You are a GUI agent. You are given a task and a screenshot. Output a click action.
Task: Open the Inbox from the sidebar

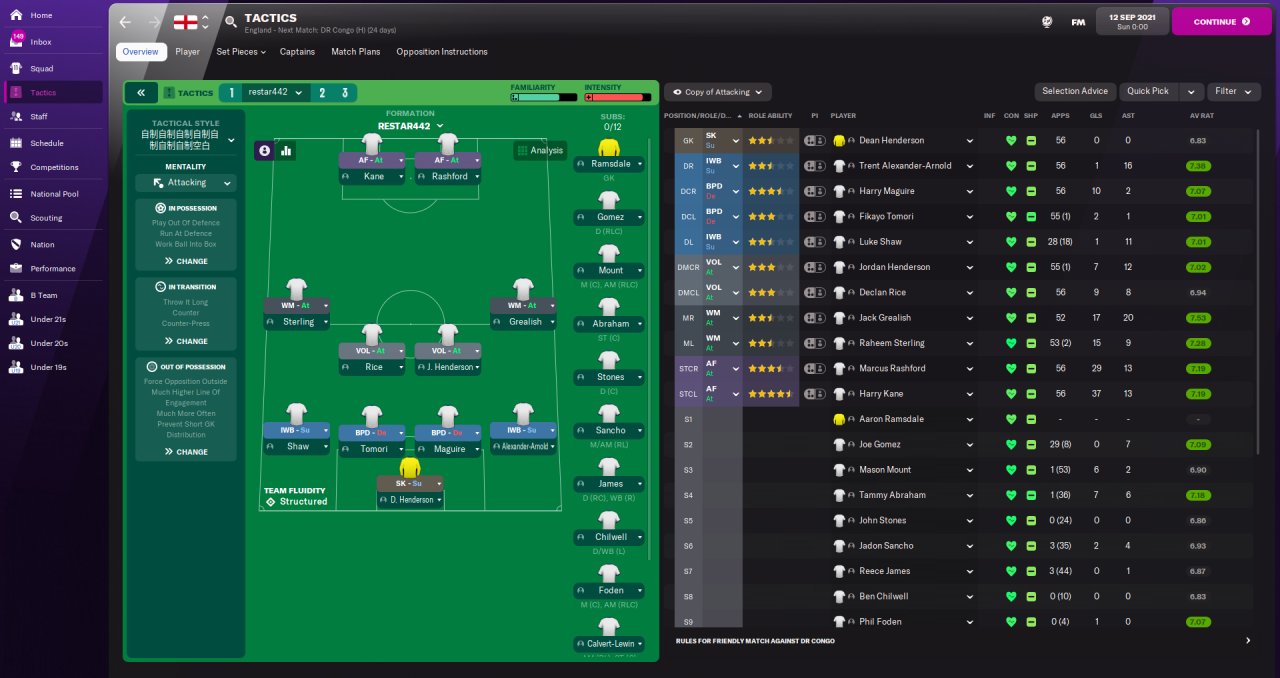(41, 42)
